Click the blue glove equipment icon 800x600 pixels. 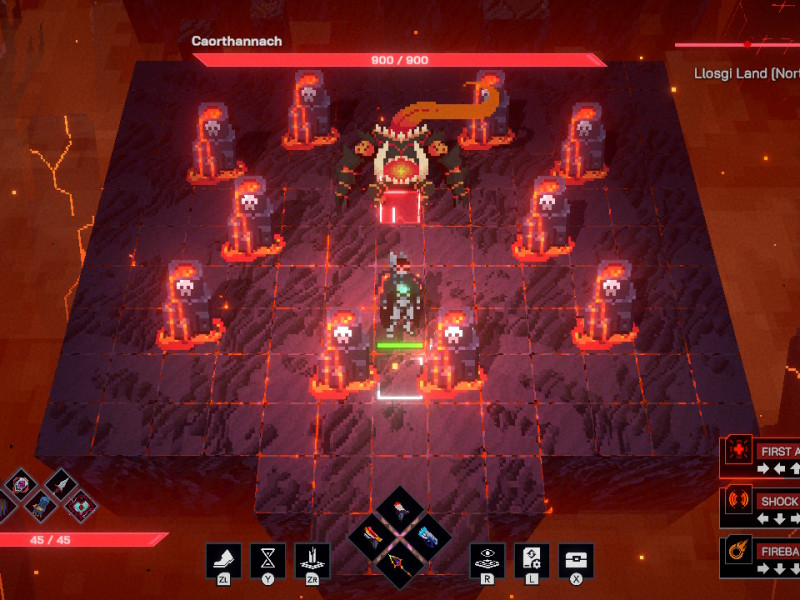(x=40, y=506)
